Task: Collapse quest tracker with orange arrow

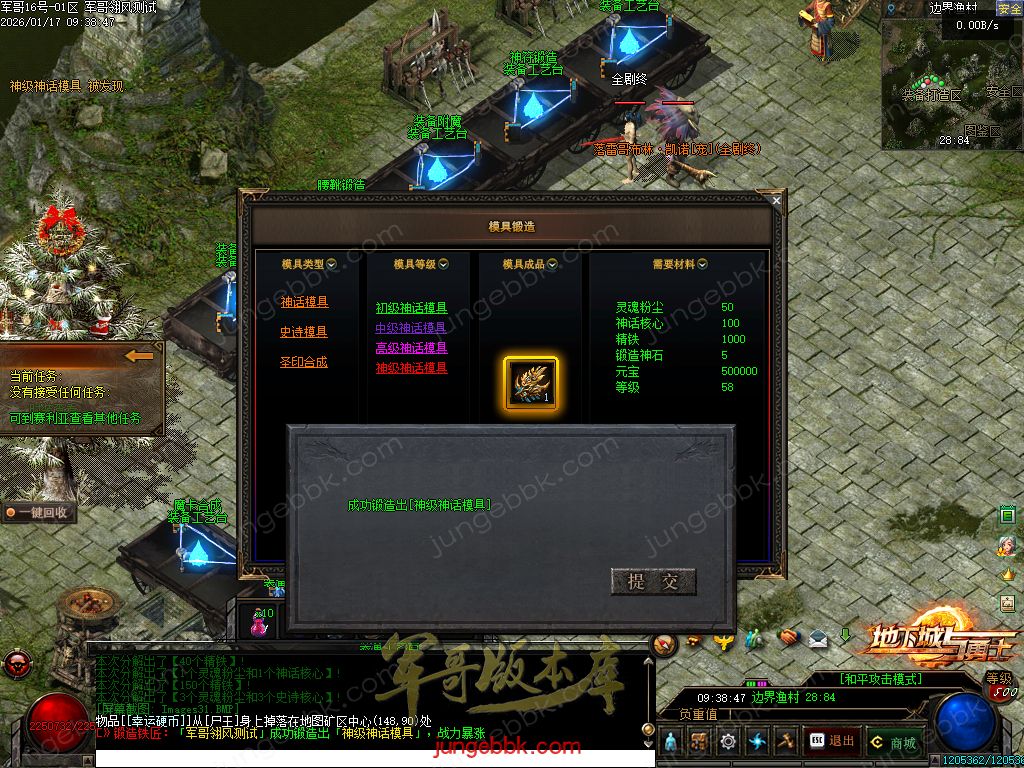Action: pos(140,355)
